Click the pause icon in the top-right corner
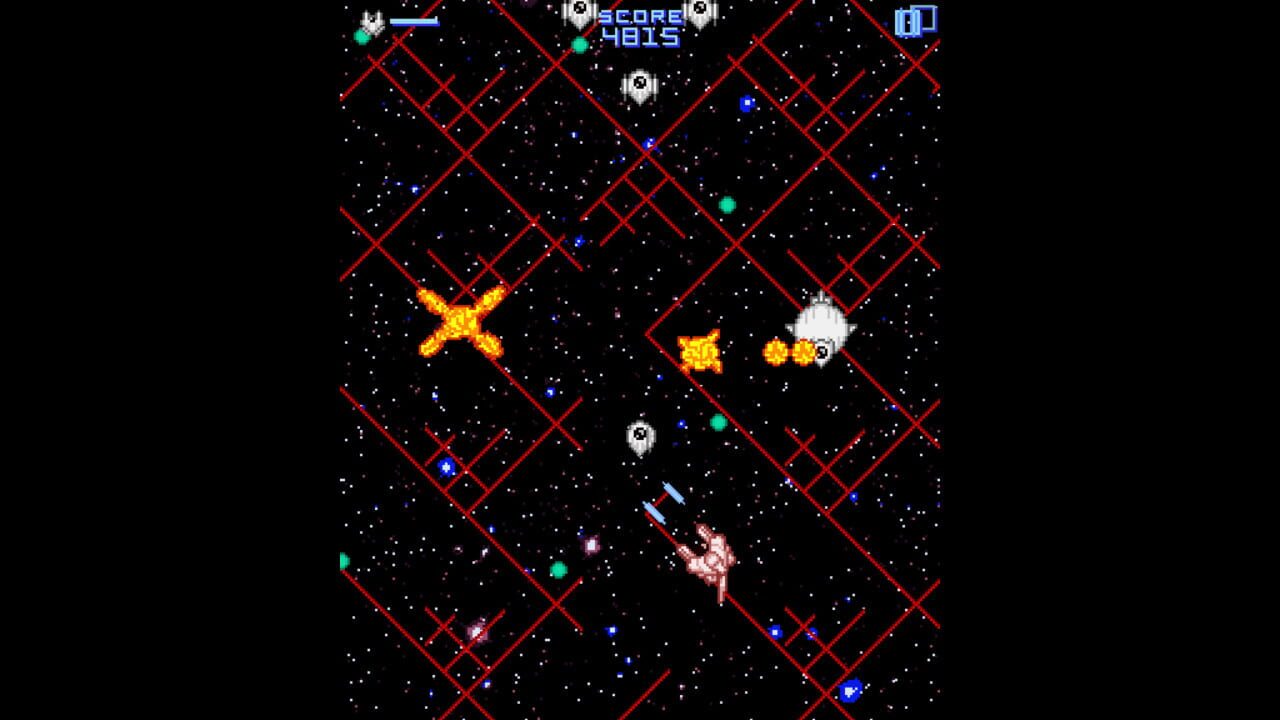Image resolution: width=1280 pixels, height=720 pixels. 915,22
